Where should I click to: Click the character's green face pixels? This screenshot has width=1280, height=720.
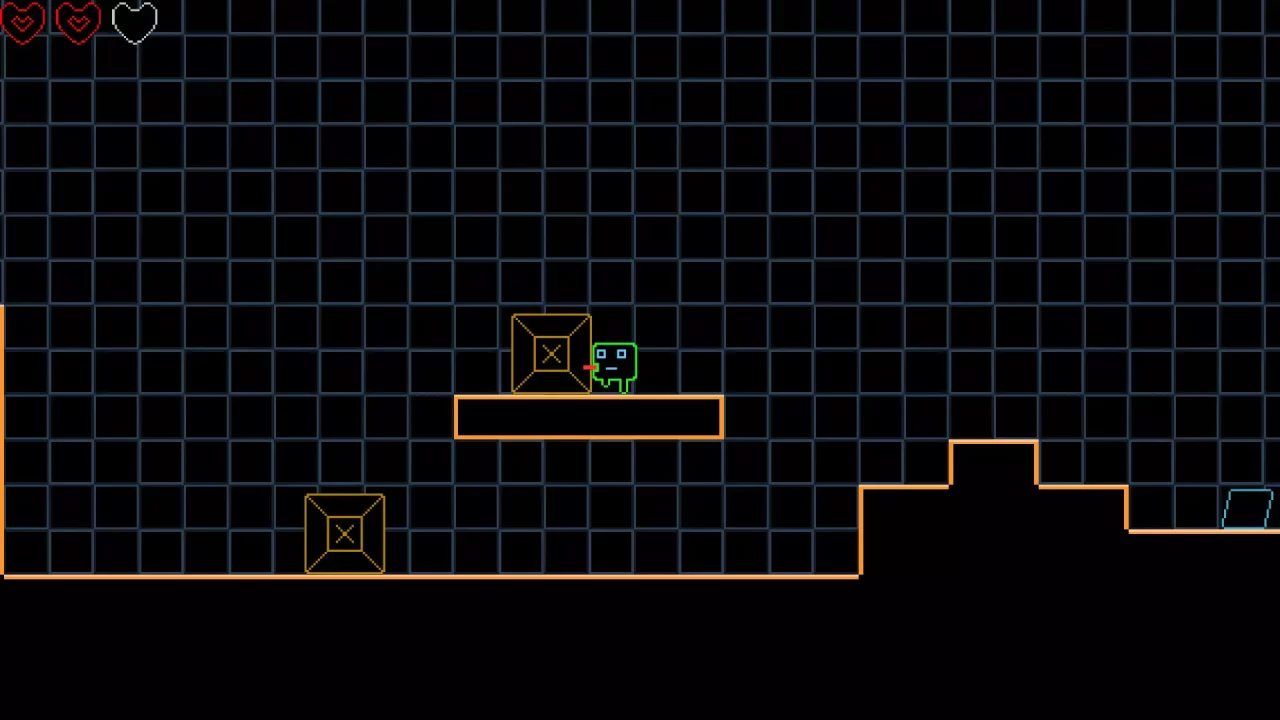pos(614,357)
